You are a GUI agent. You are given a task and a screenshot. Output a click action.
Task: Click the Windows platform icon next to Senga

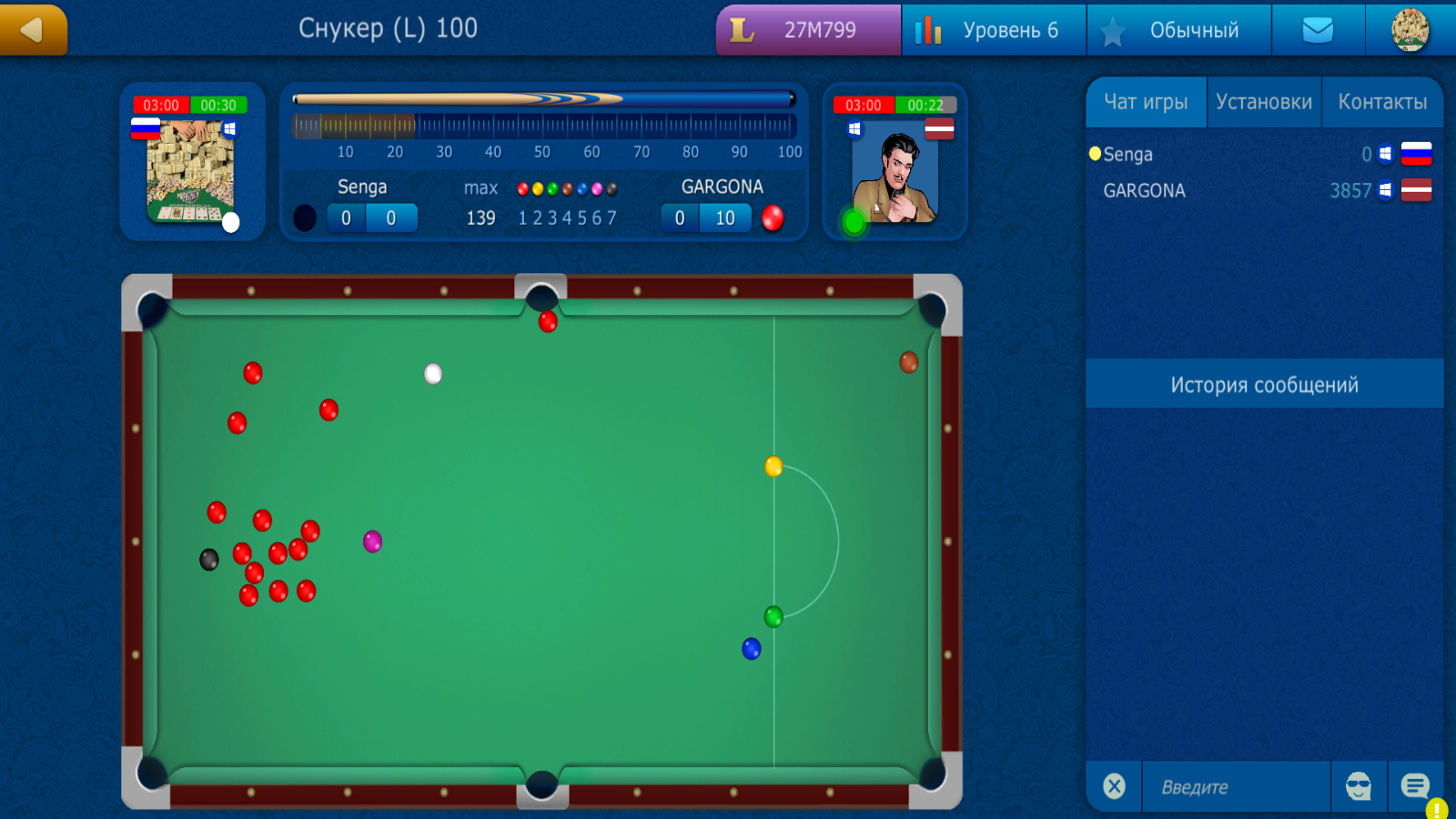point(1385,154)
